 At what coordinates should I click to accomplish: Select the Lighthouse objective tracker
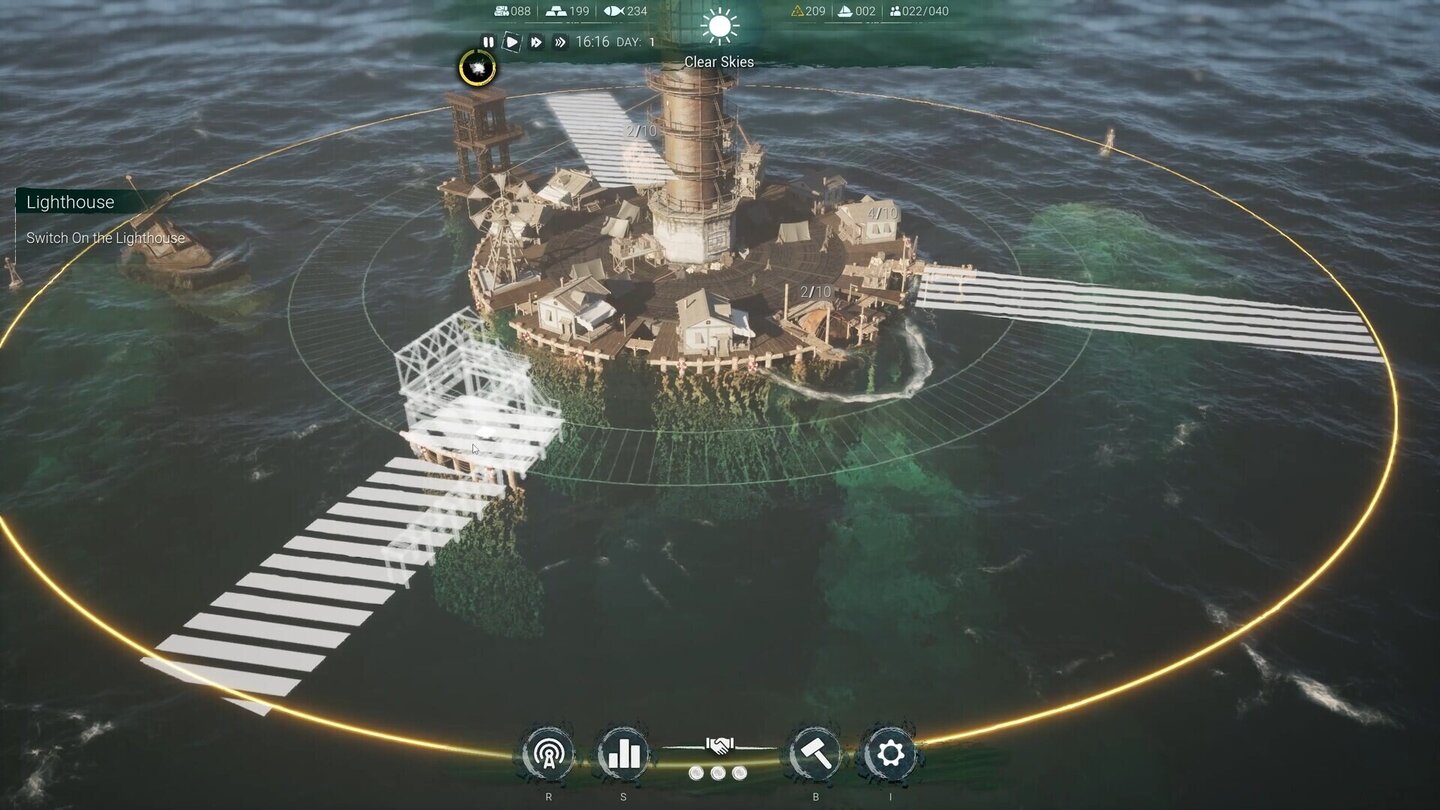(x=71, y=203)
